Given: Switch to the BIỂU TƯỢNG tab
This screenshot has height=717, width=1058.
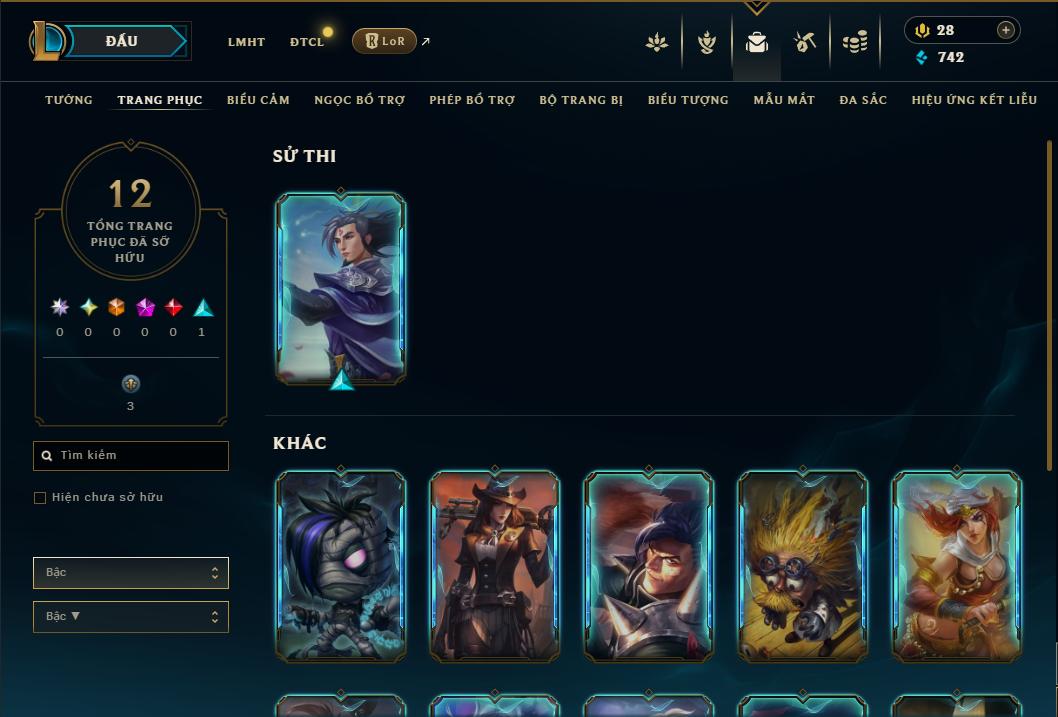Looking at the screenshot, I should [688, 100].
